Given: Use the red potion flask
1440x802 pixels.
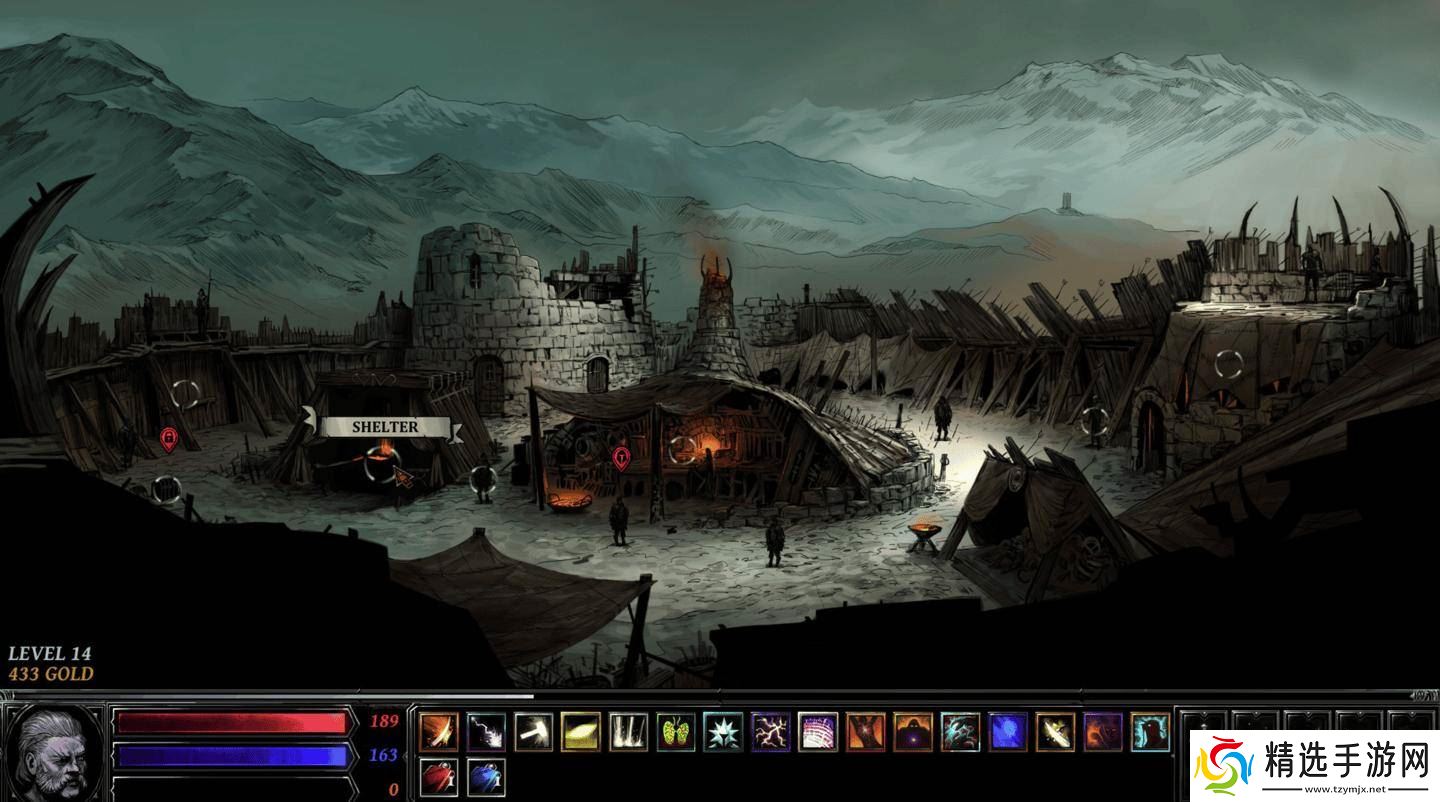Looking at the screenshot, I should (438, 777).
